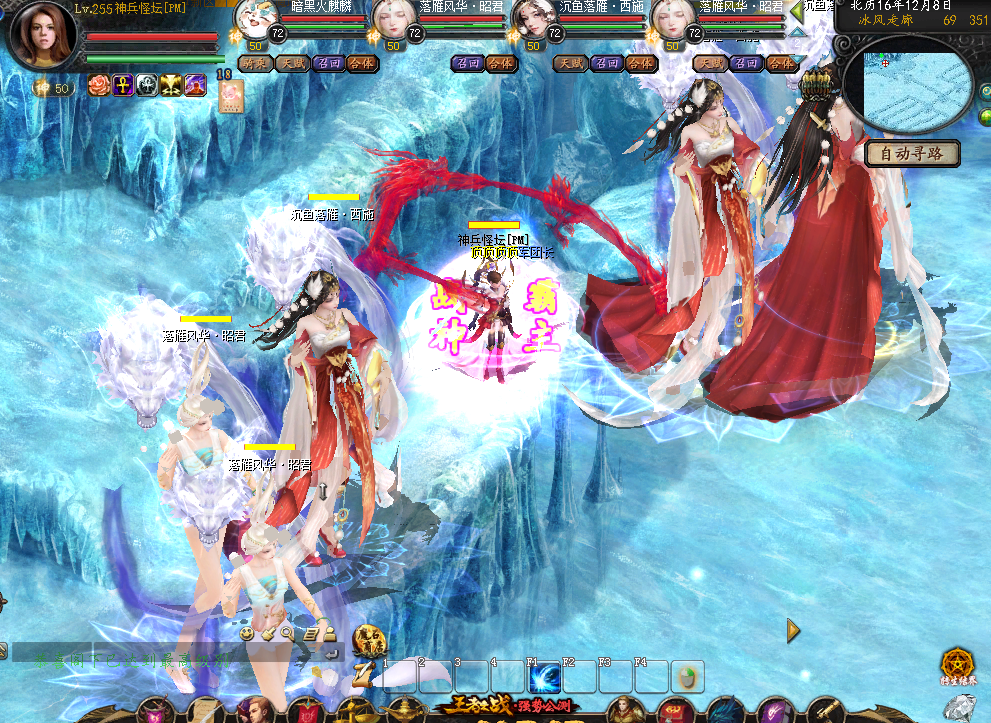This screenshot has width=991, height=723.
Task: Open the pink card item showing 18
Action: coord(231,95)
